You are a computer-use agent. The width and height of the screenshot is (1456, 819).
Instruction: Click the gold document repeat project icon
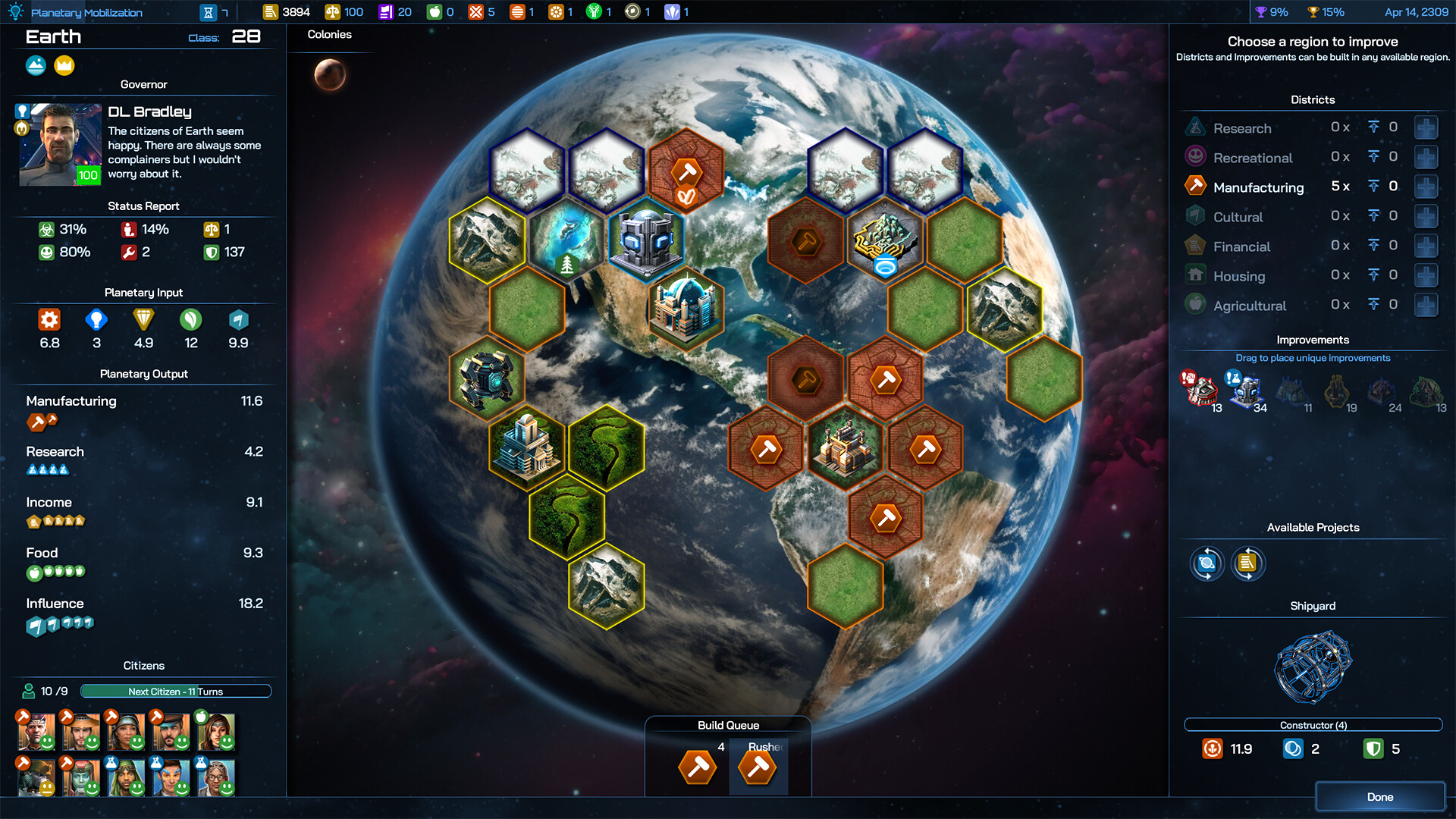point(1247,563)
